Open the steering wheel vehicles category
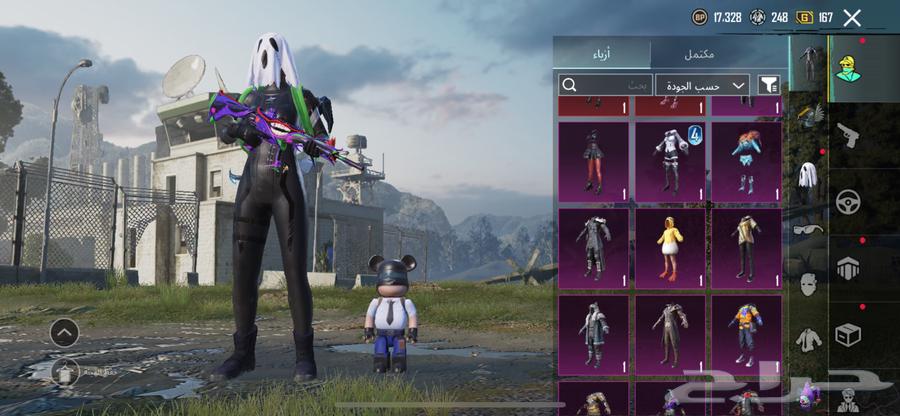Viewport: 900px width, 416px height. tap(849, 201)
